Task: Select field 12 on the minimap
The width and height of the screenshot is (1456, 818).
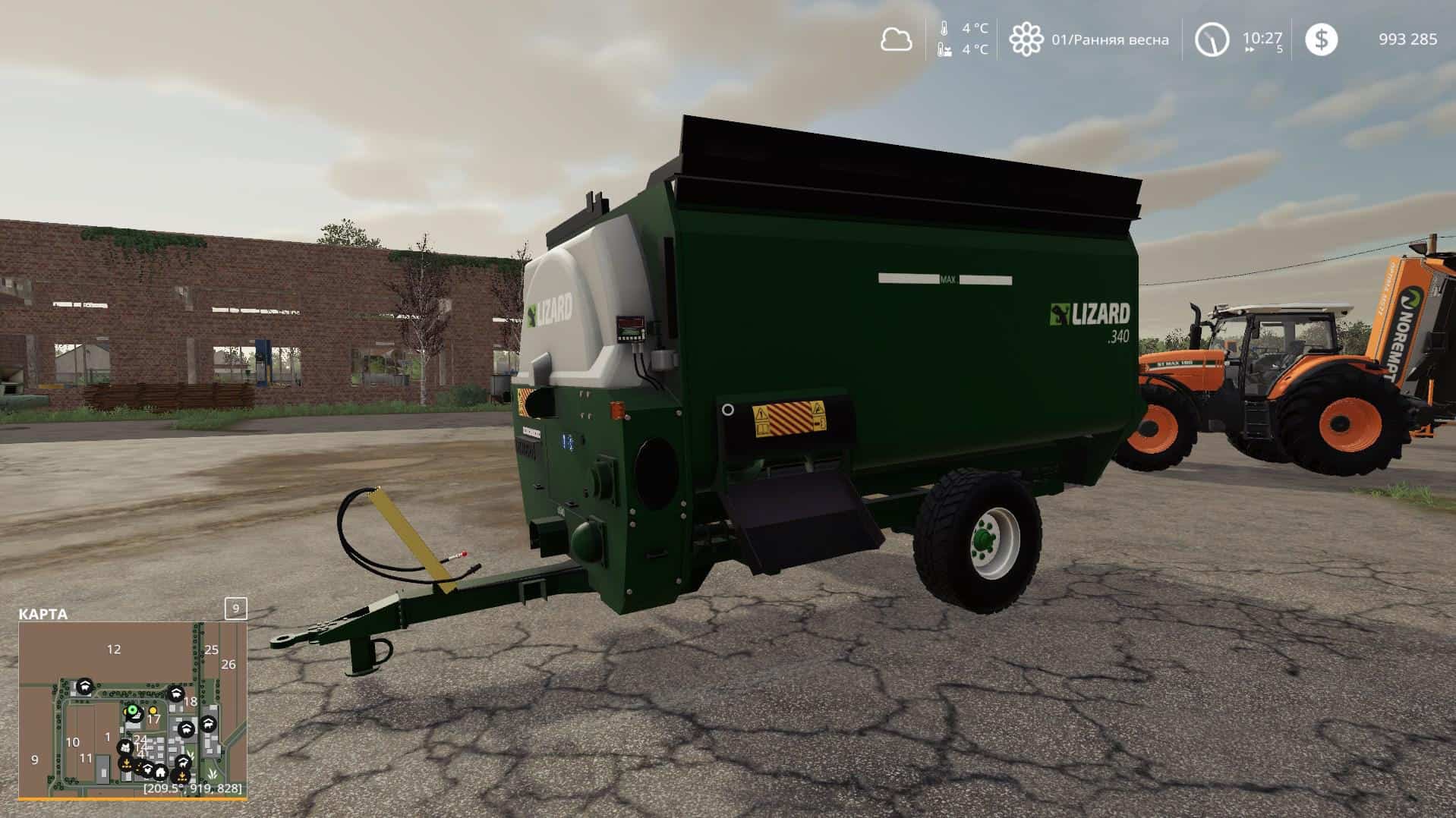Action: pos(114,649)
